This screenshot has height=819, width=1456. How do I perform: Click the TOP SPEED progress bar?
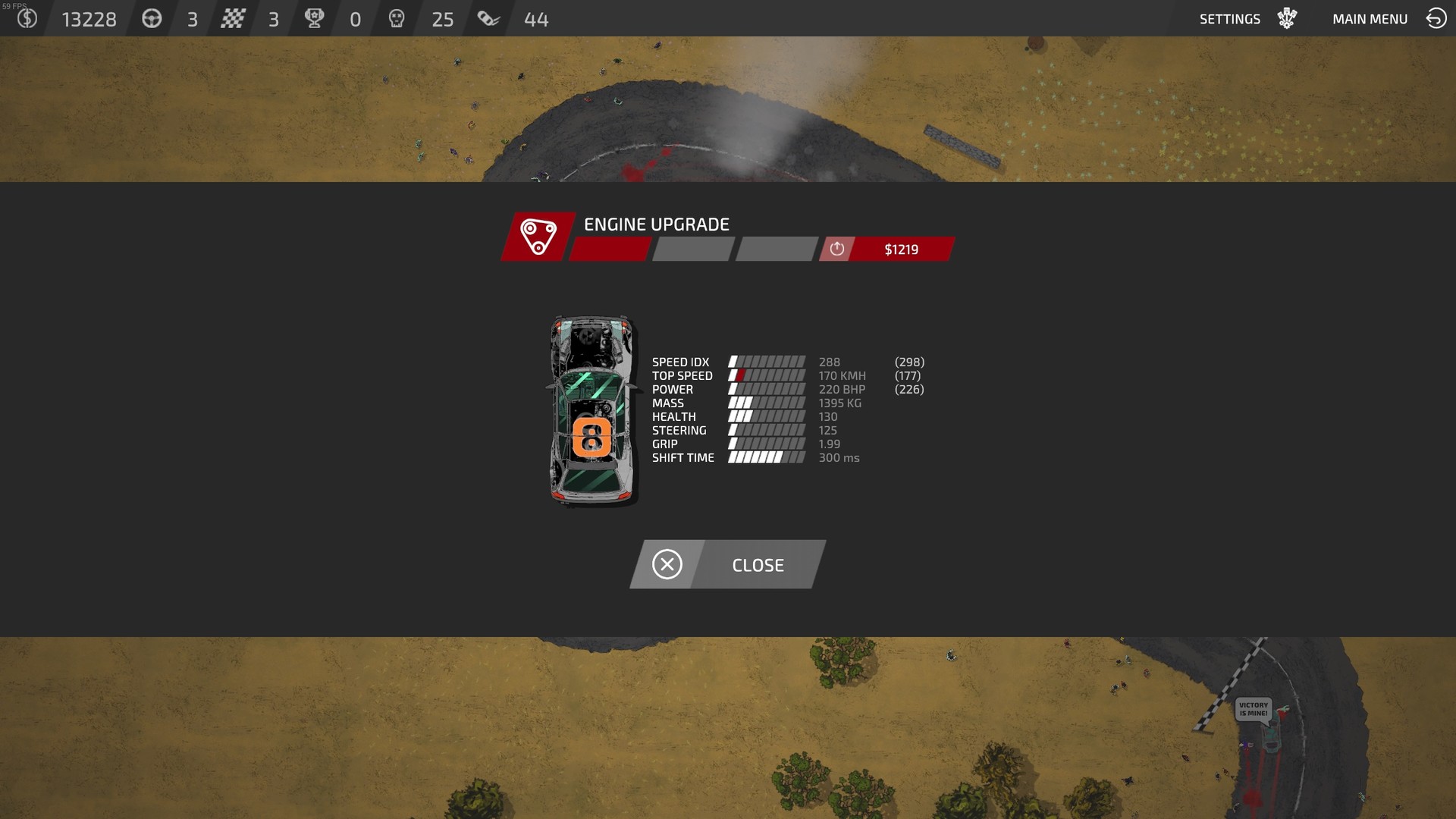point(765,375)
